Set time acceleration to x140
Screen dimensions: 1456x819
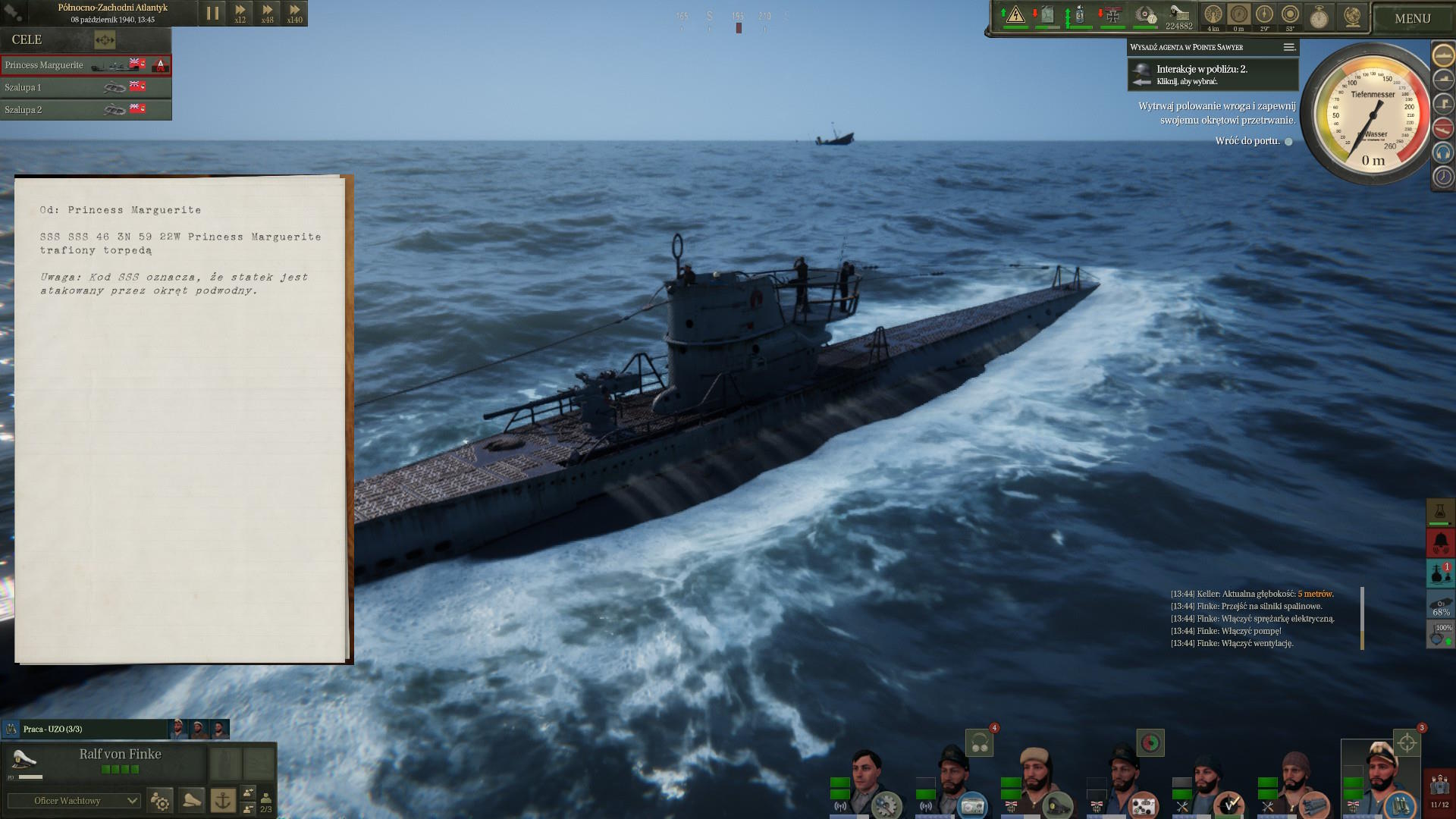pyautogui.click(x=294, y=13)
